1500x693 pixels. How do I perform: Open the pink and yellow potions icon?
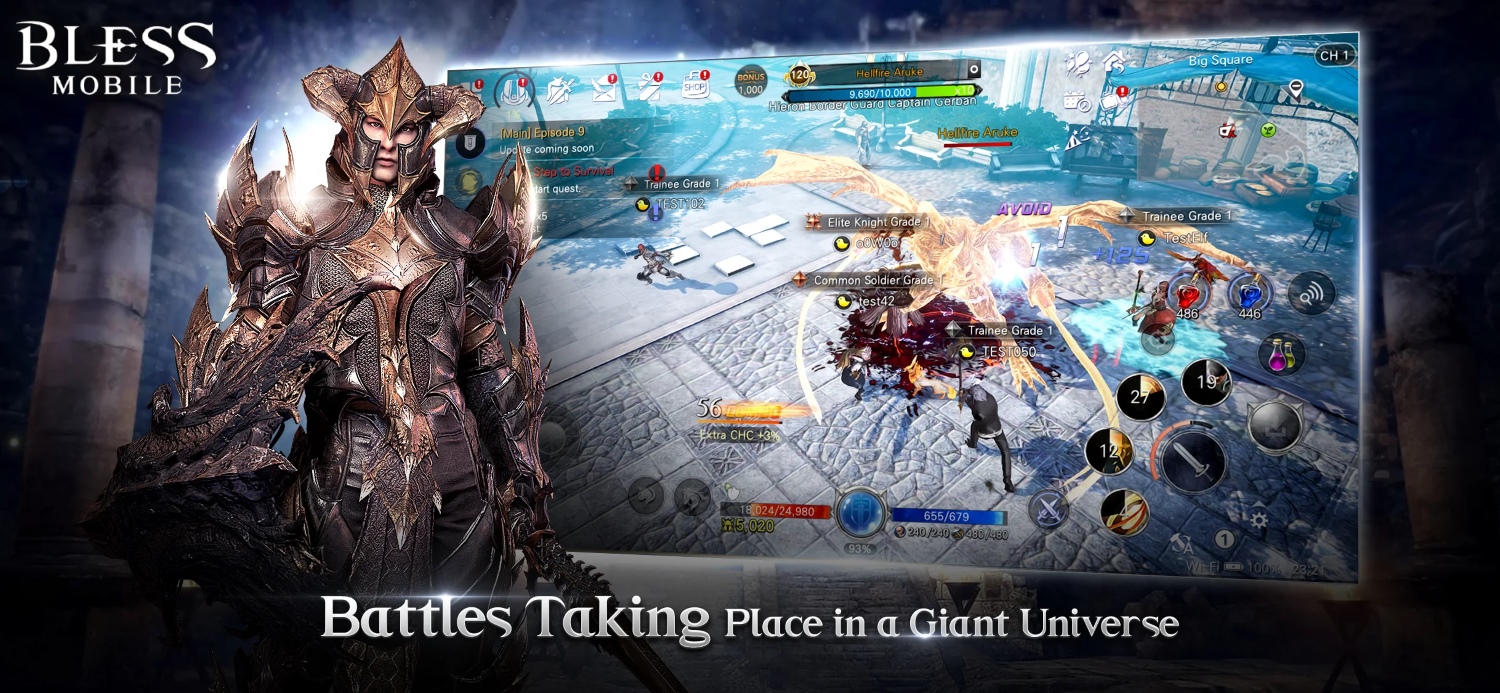[1281, 353]
